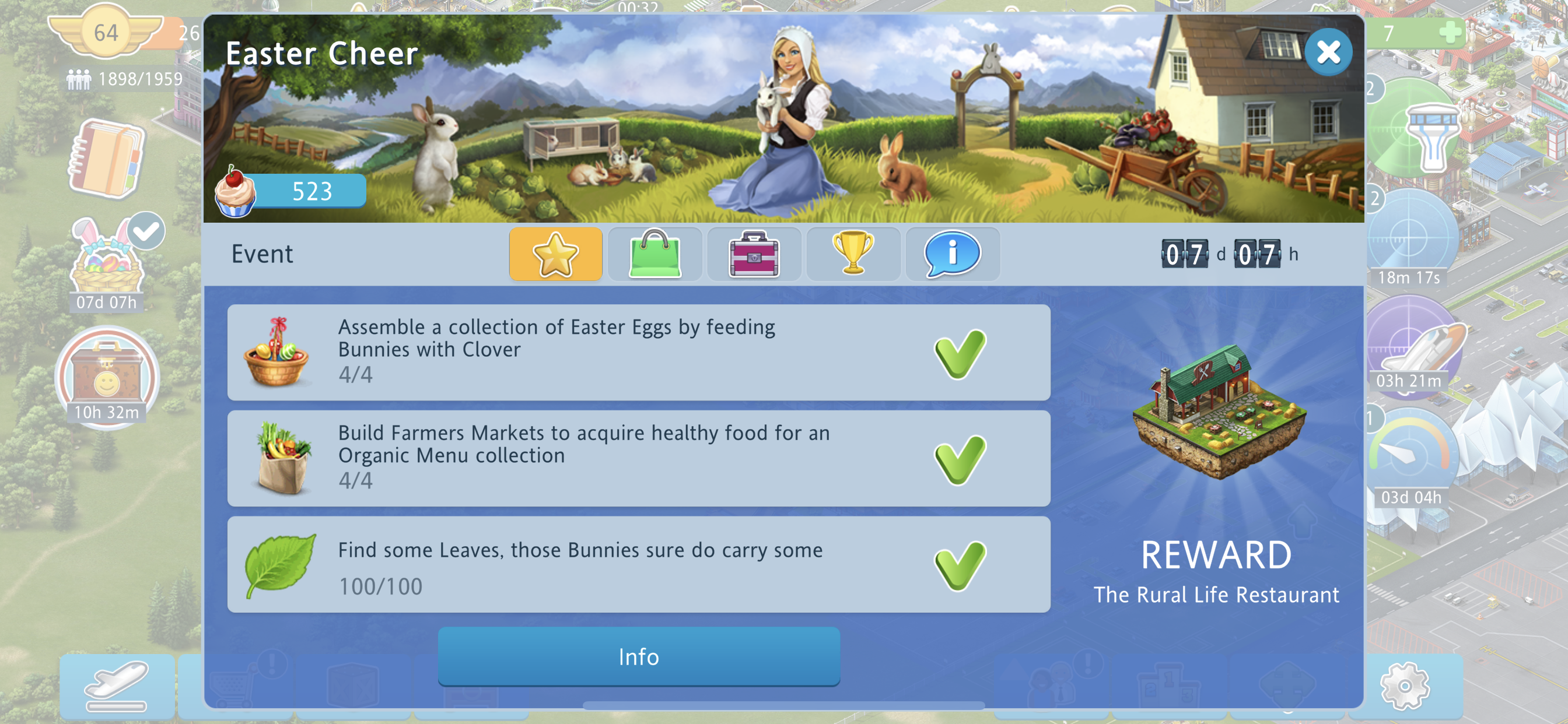This screenshot has height=724, width=1568.
Task: Click the blue Info button
Action: (x=639, y=657)
